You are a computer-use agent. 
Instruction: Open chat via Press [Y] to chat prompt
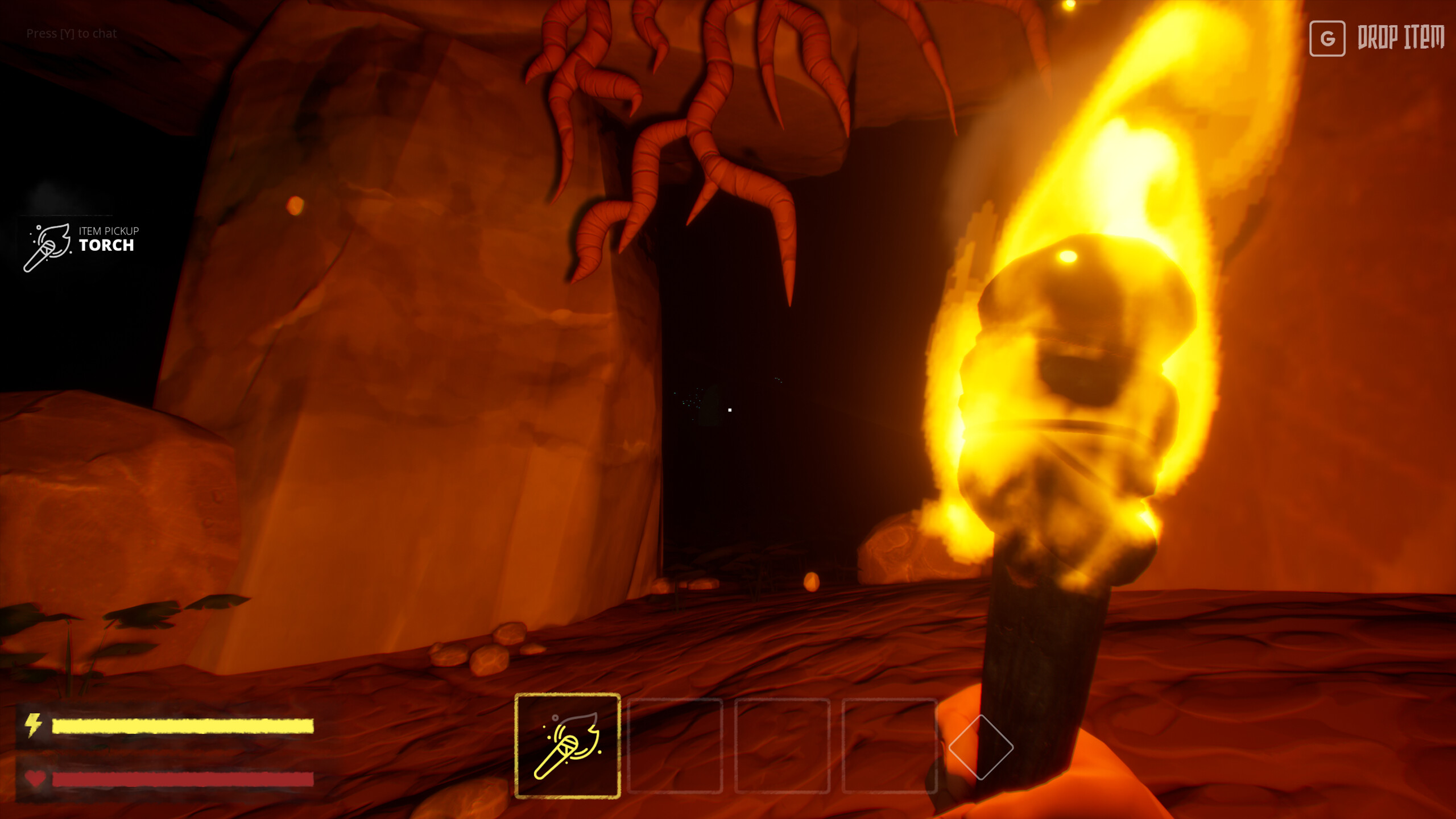(x=71, y=33)
